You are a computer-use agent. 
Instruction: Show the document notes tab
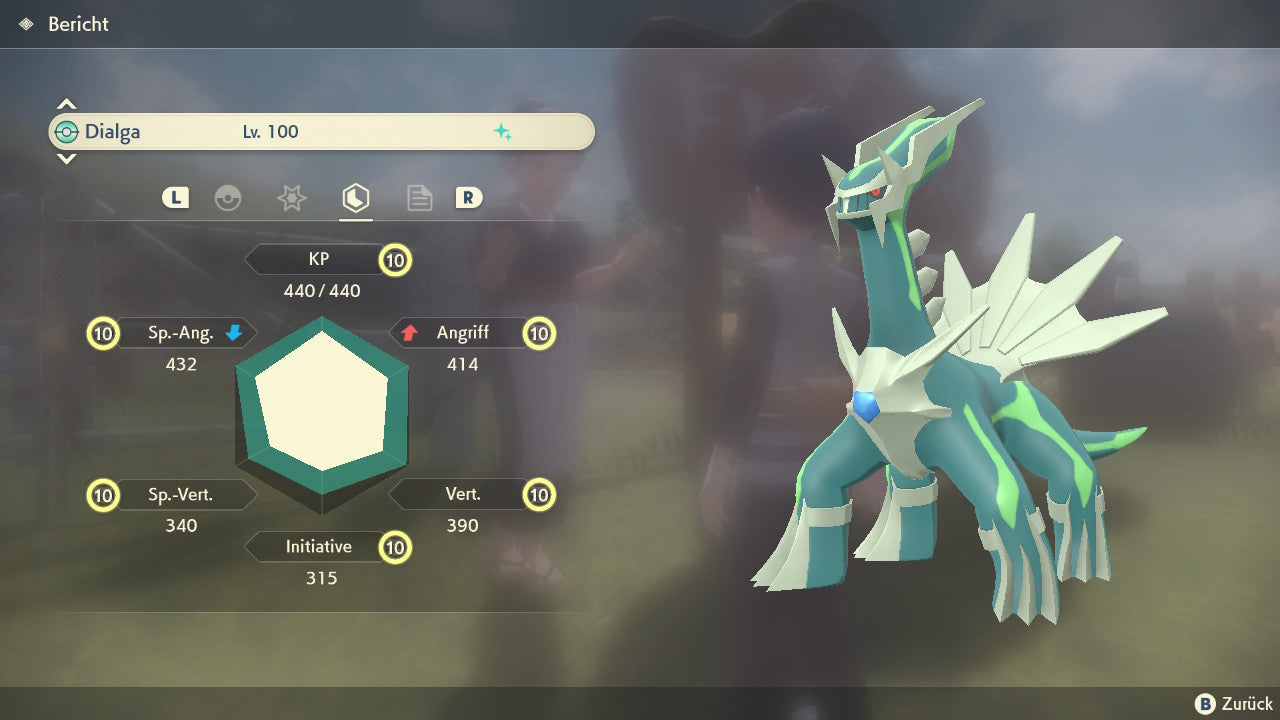click(419, 198)
